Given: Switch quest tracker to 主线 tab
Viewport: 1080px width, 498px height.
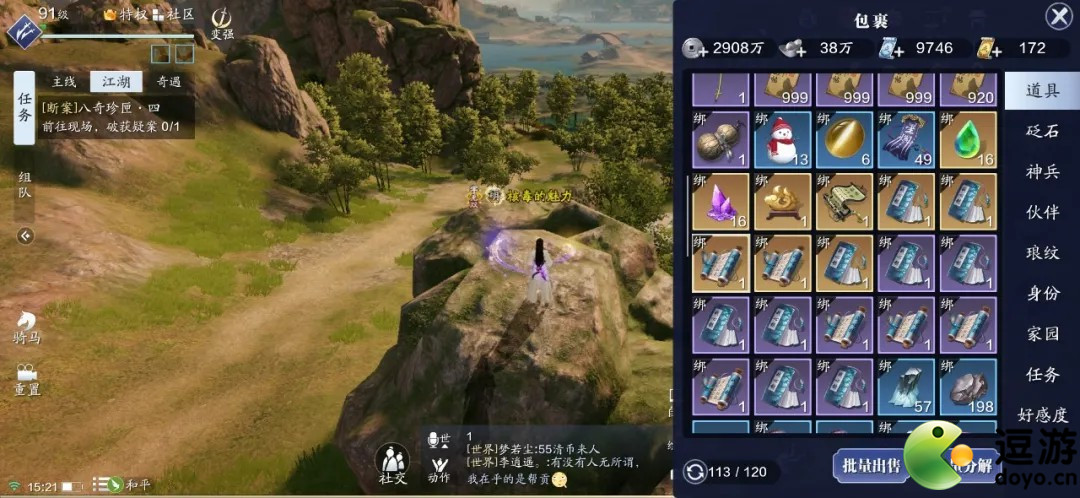Looking at the screenshot, I should click(64, 82).
